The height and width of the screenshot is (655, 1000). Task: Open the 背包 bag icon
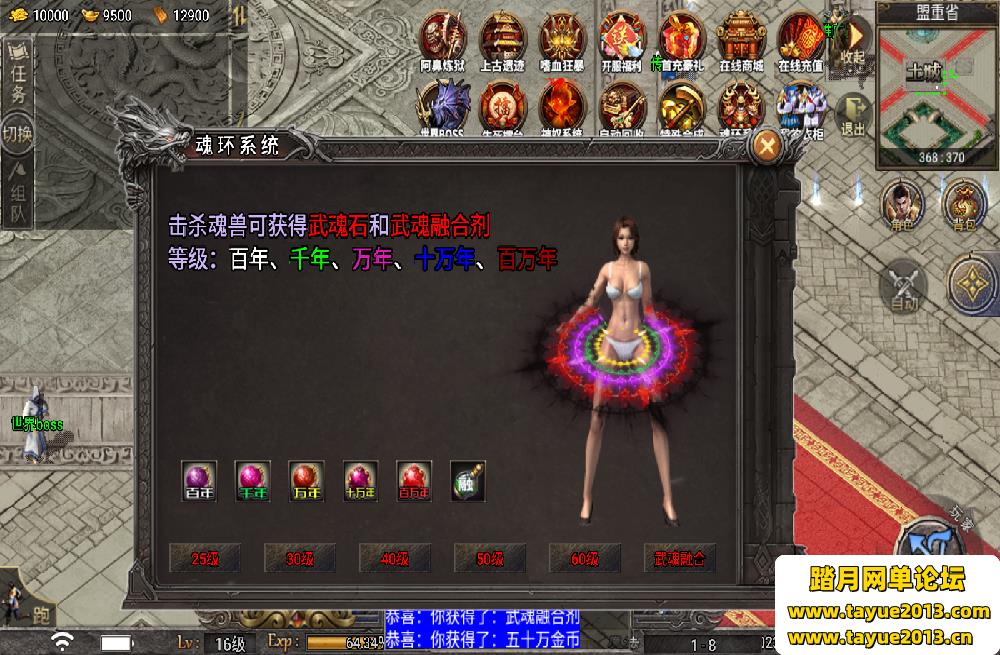(964, 204)
